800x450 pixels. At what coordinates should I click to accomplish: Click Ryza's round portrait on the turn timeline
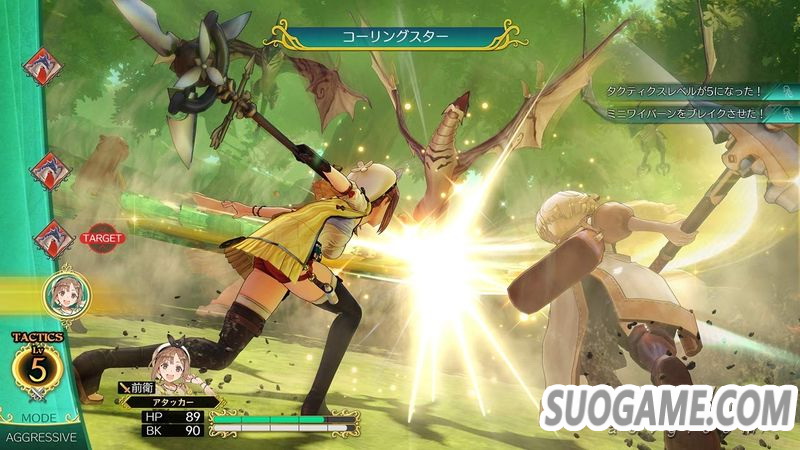coord(62,295)
